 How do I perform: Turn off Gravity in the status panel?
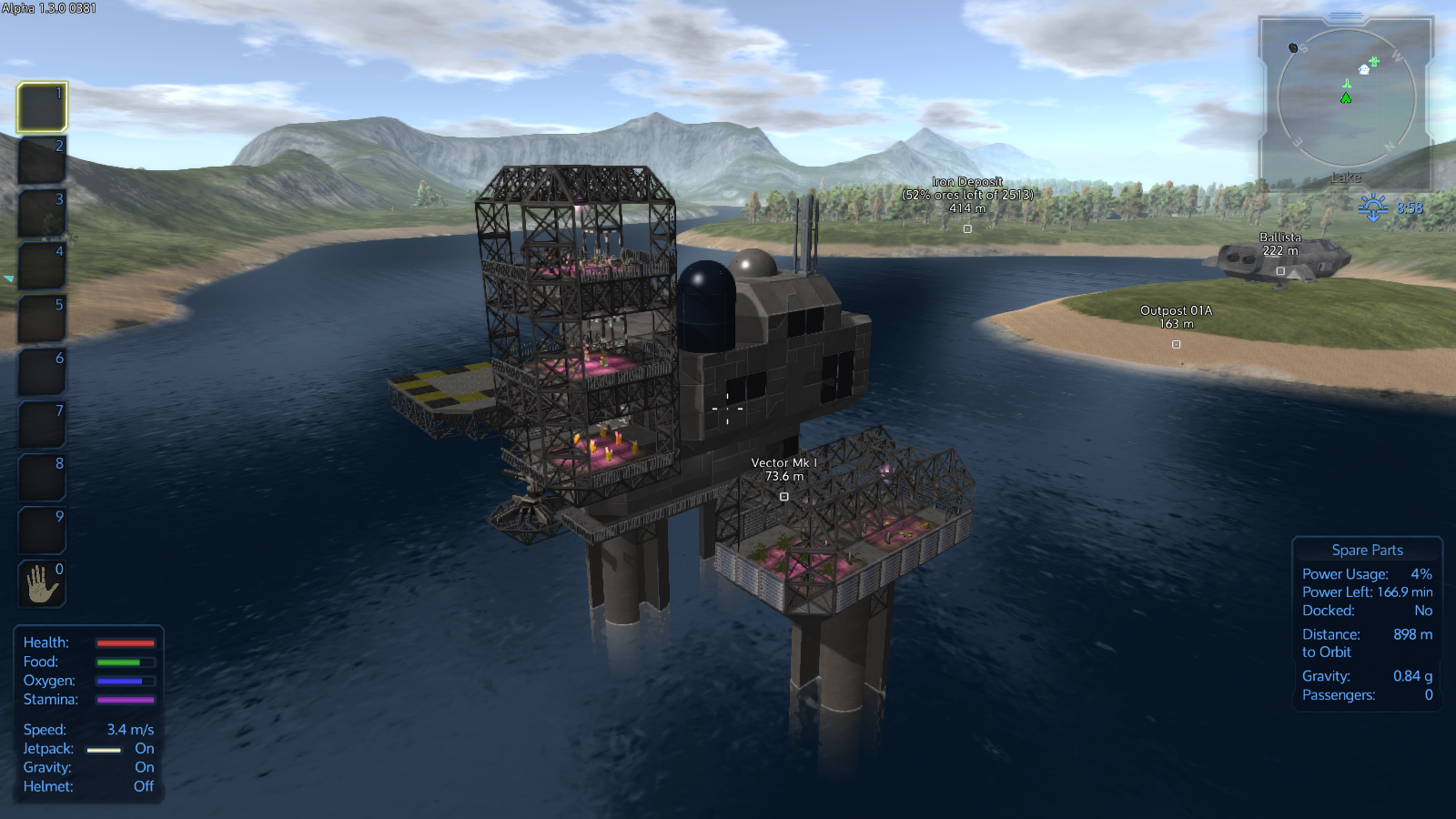tap(144, 767)
